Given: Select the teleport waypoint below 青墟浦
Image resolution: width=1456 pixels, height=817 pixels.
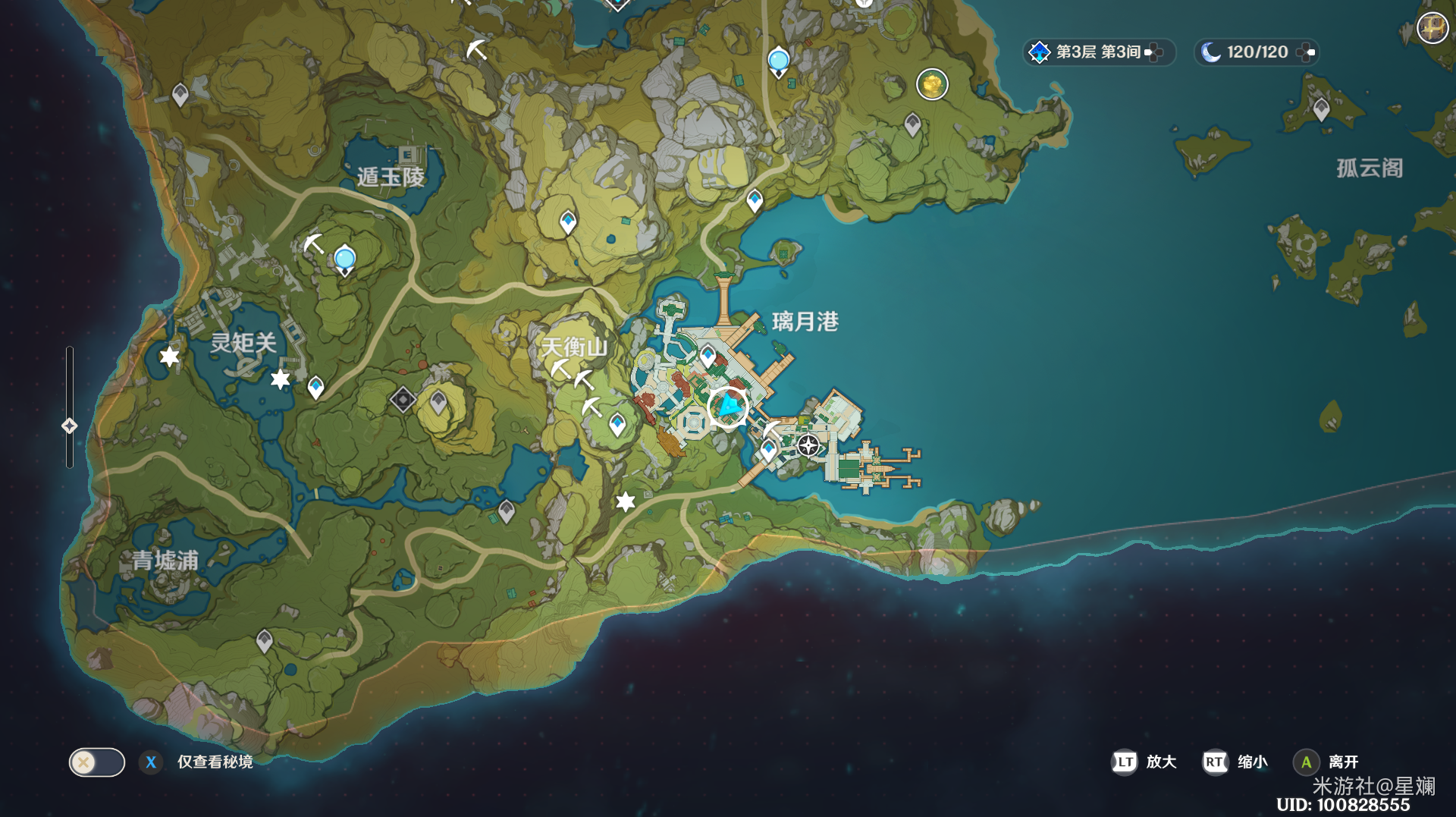Looking at the screenshot, I should click(x=263, y=641).
